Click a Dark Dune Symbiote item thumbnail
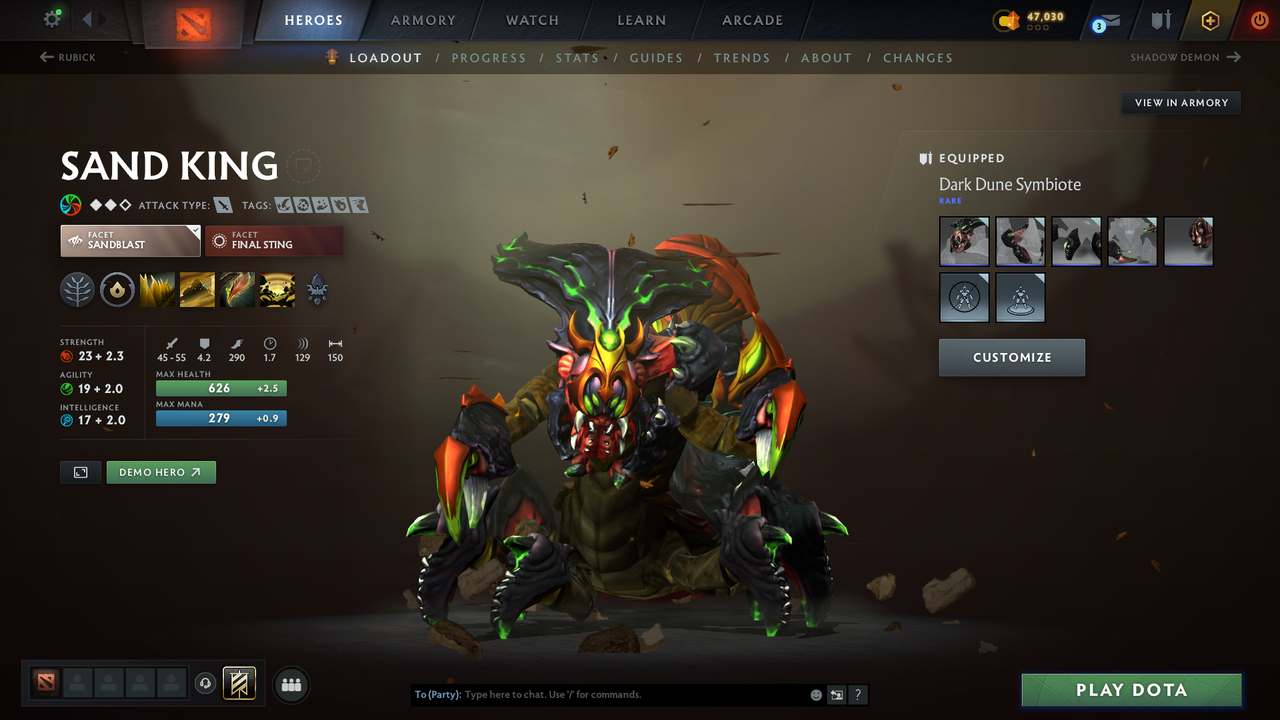 tap(963, 241)
